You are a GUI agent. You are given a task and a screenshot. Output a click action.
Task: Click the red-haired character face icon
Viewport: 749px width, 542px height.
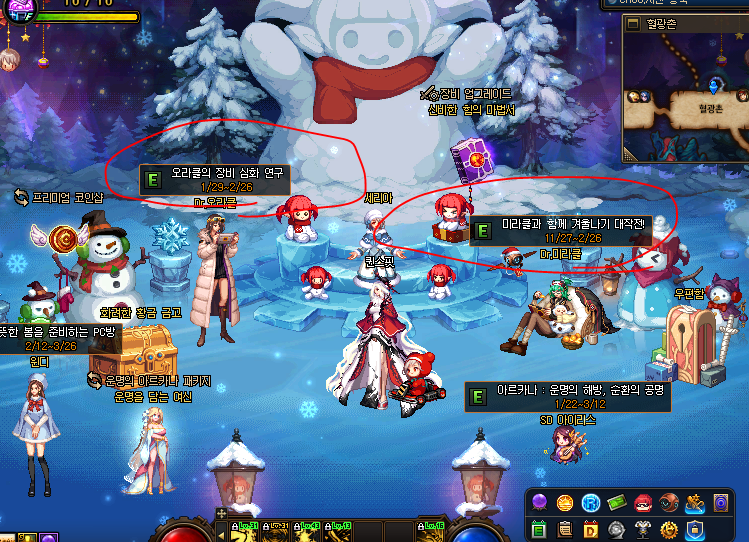643,502
